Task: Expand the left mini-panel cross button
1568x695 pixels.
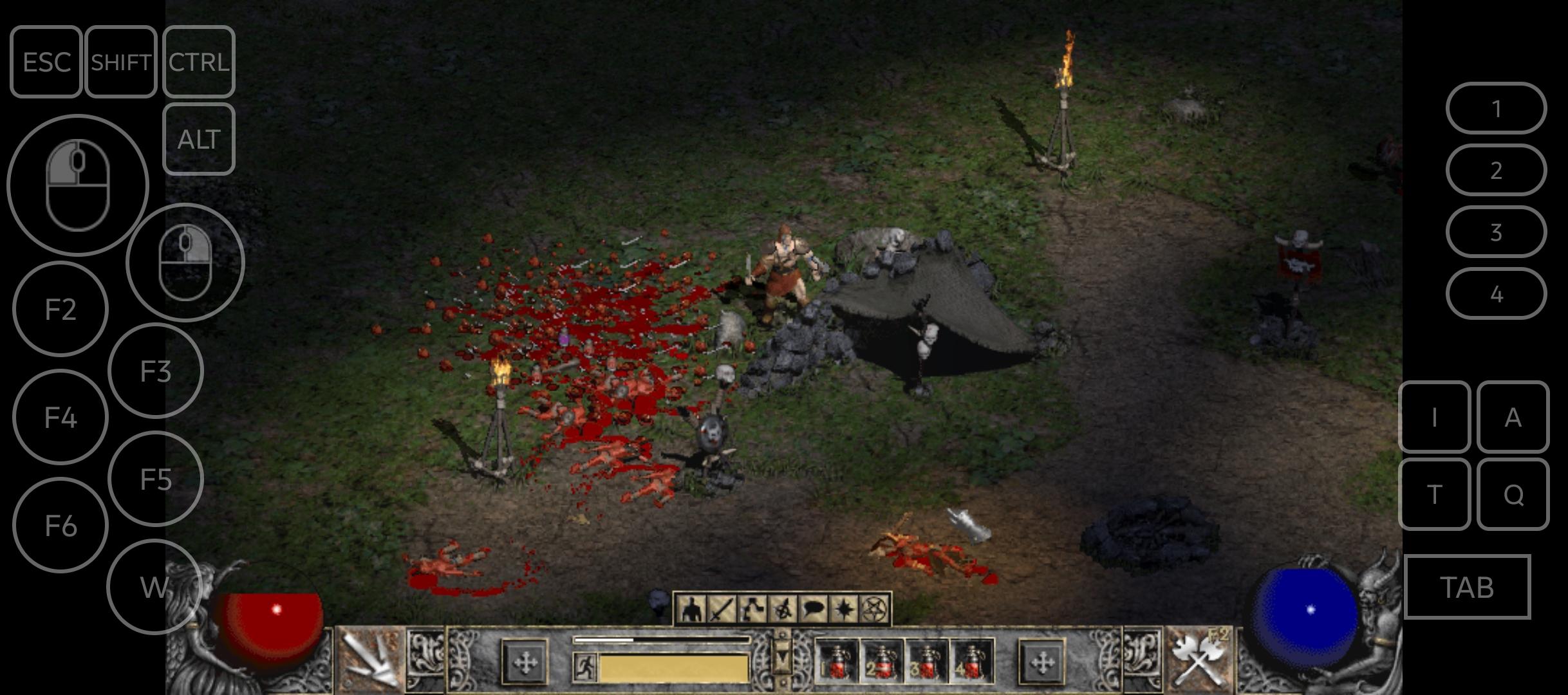Action: click(525, 662)
